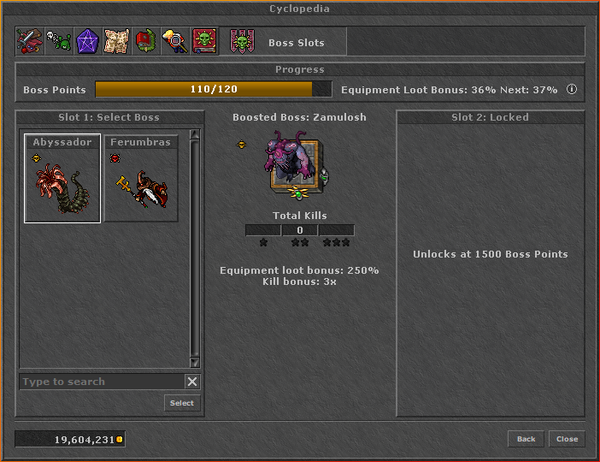The image size is (600, 462).
Task: Clear the boss search with the X button
Action: [x=193, y=381]
